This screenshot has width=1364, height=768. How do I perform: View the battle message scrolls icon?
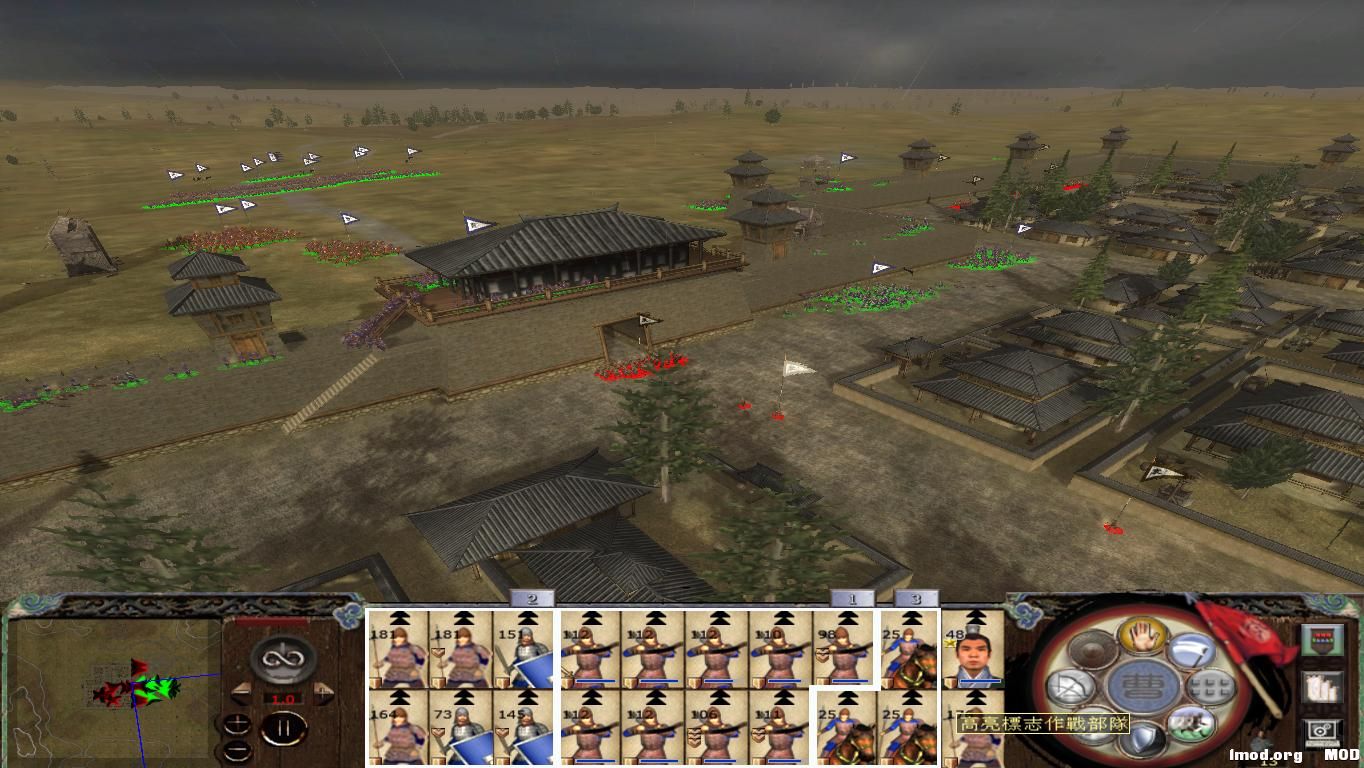pyautogui.click(x=1322, y=686)
